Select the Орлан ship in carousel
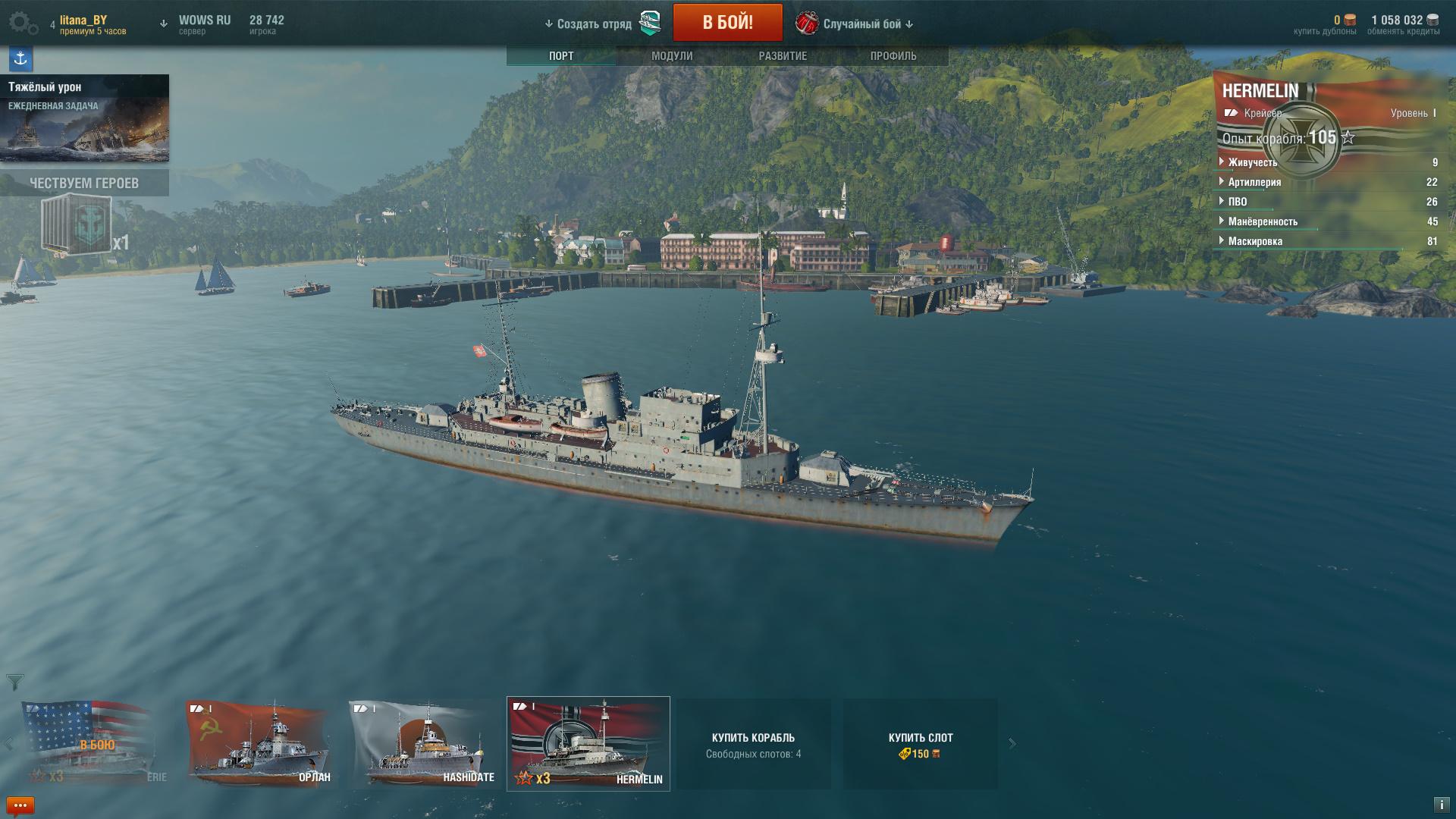 tap(259, 744)
